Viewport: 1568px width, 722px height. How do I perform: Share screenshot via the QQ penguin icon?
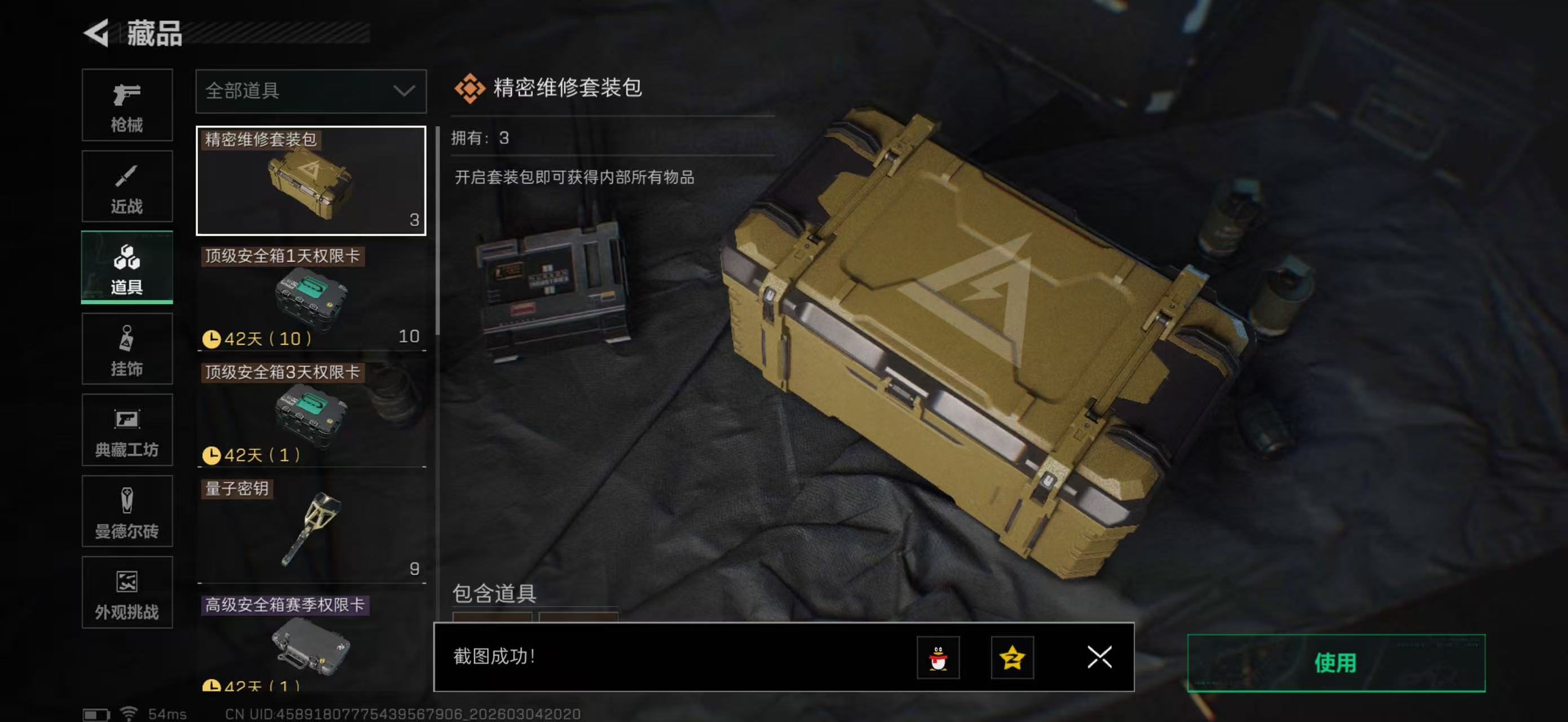click(940, 658)
